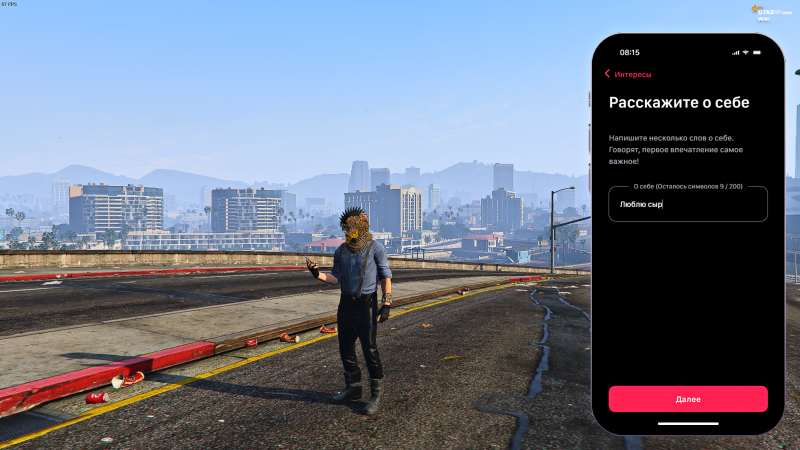Click the О себе text field
Viewport: 800px width, 450px height.
click(x=688, y=204)
